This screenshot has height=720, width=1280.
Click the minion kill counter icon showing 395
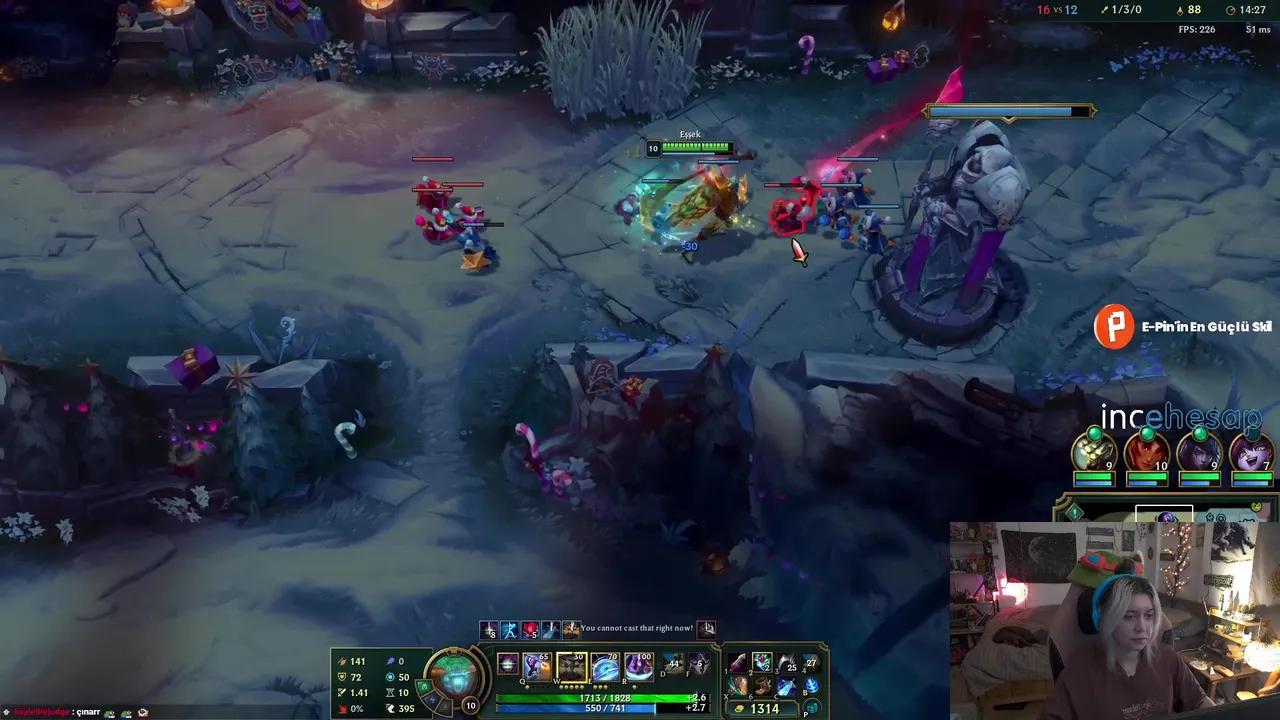coord(391,708)
